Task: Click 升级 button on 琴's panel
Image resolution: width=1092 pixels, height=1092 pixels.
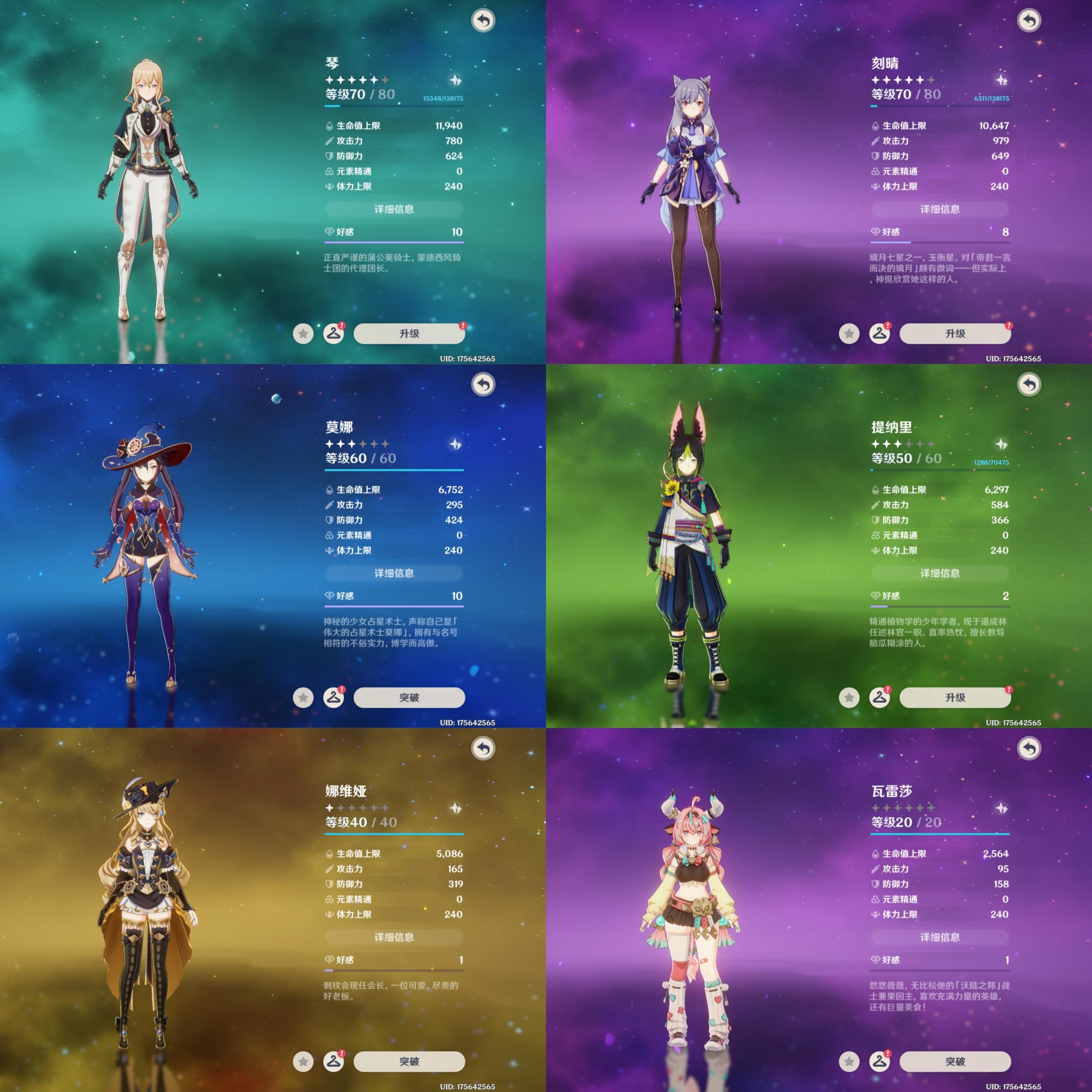Action: [409, 334]
